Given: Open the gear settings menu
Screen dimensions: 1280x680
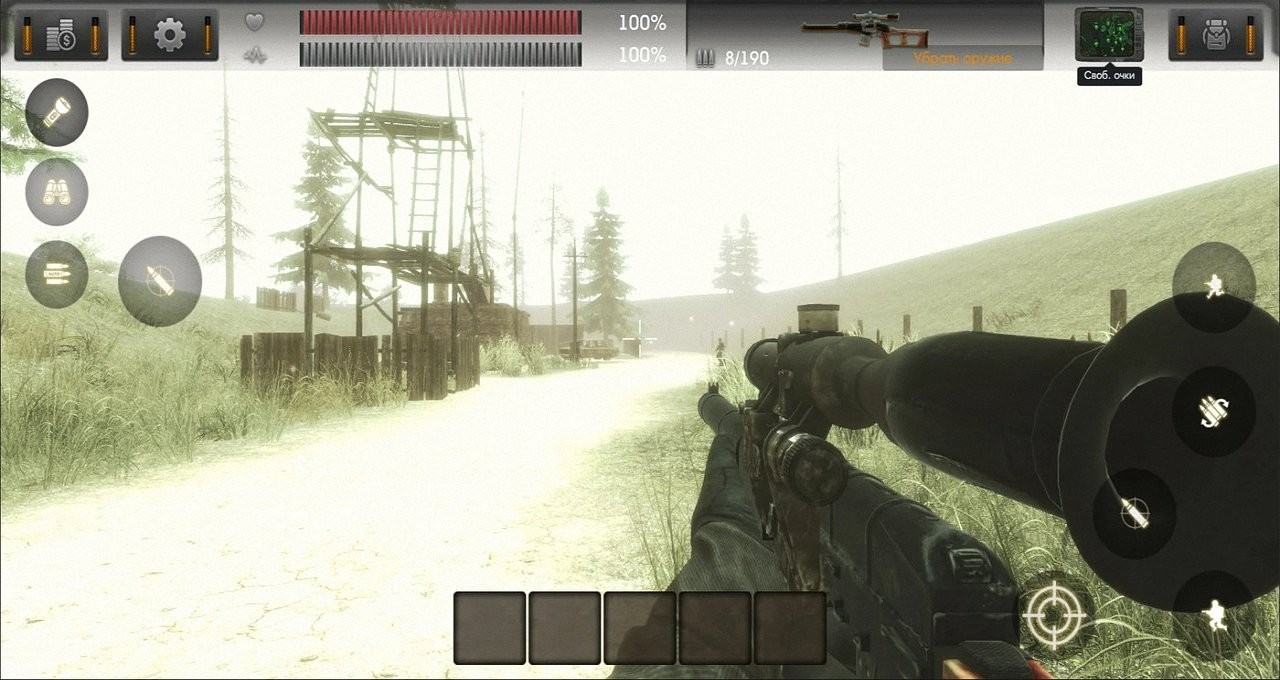Looking at the screenshot, I should coord(170,35).
